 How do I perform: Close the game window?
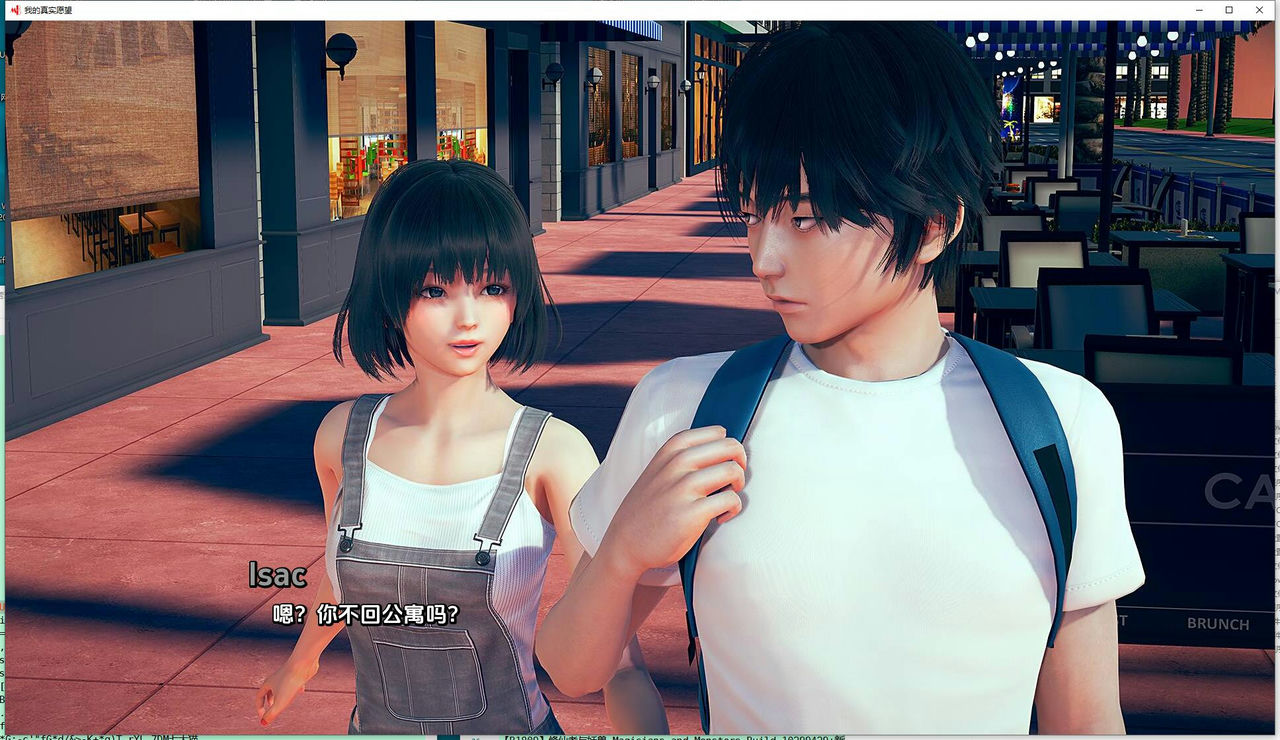tap(1259, 10)
